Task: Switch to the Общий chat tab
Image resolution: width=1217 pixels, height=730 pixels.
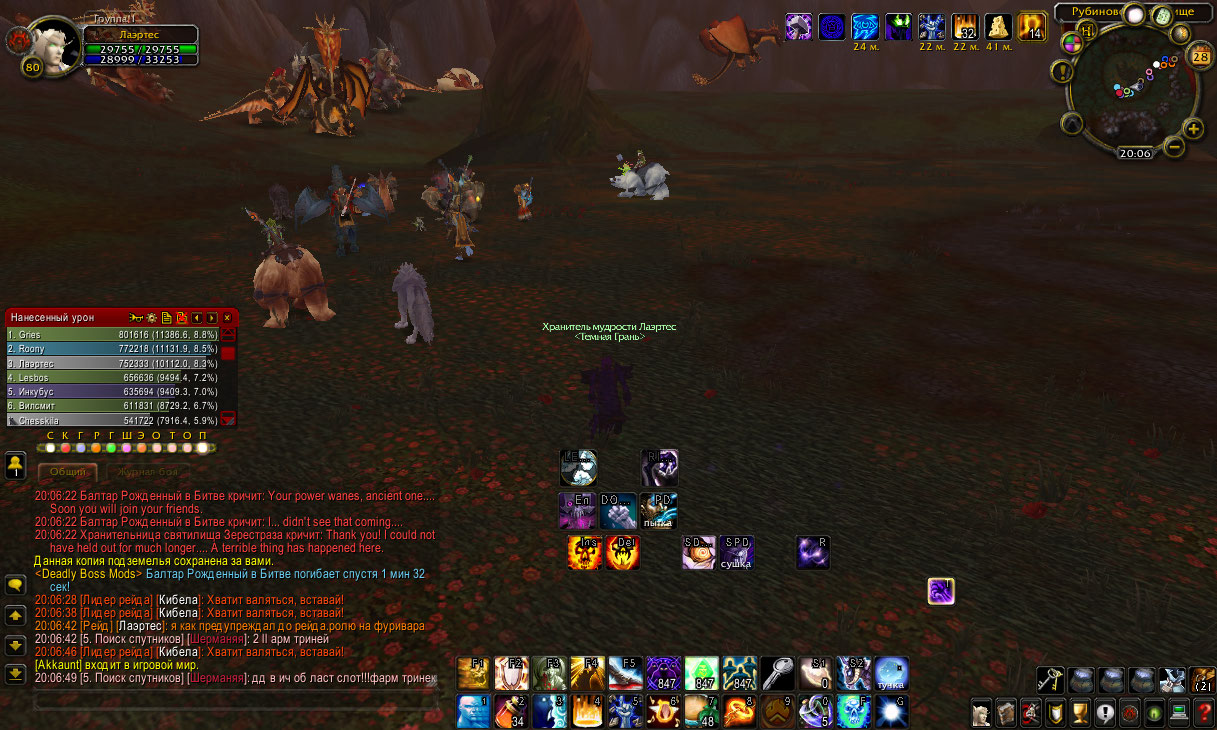Action: tap(68, 471)
